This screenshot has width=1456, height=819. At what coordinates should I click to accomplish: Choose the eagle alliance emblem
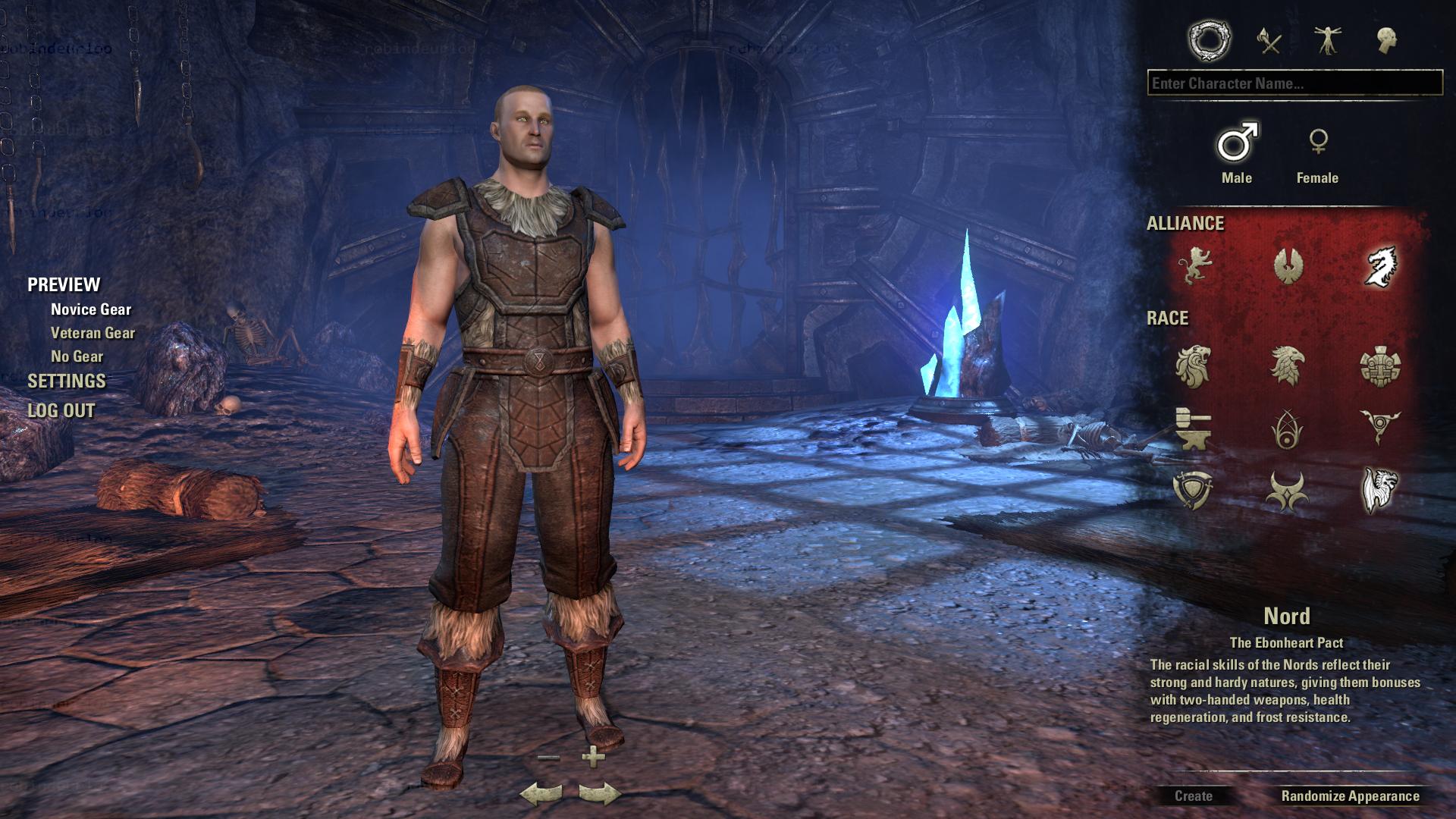pyautogui.click(x=1287, y=265)
